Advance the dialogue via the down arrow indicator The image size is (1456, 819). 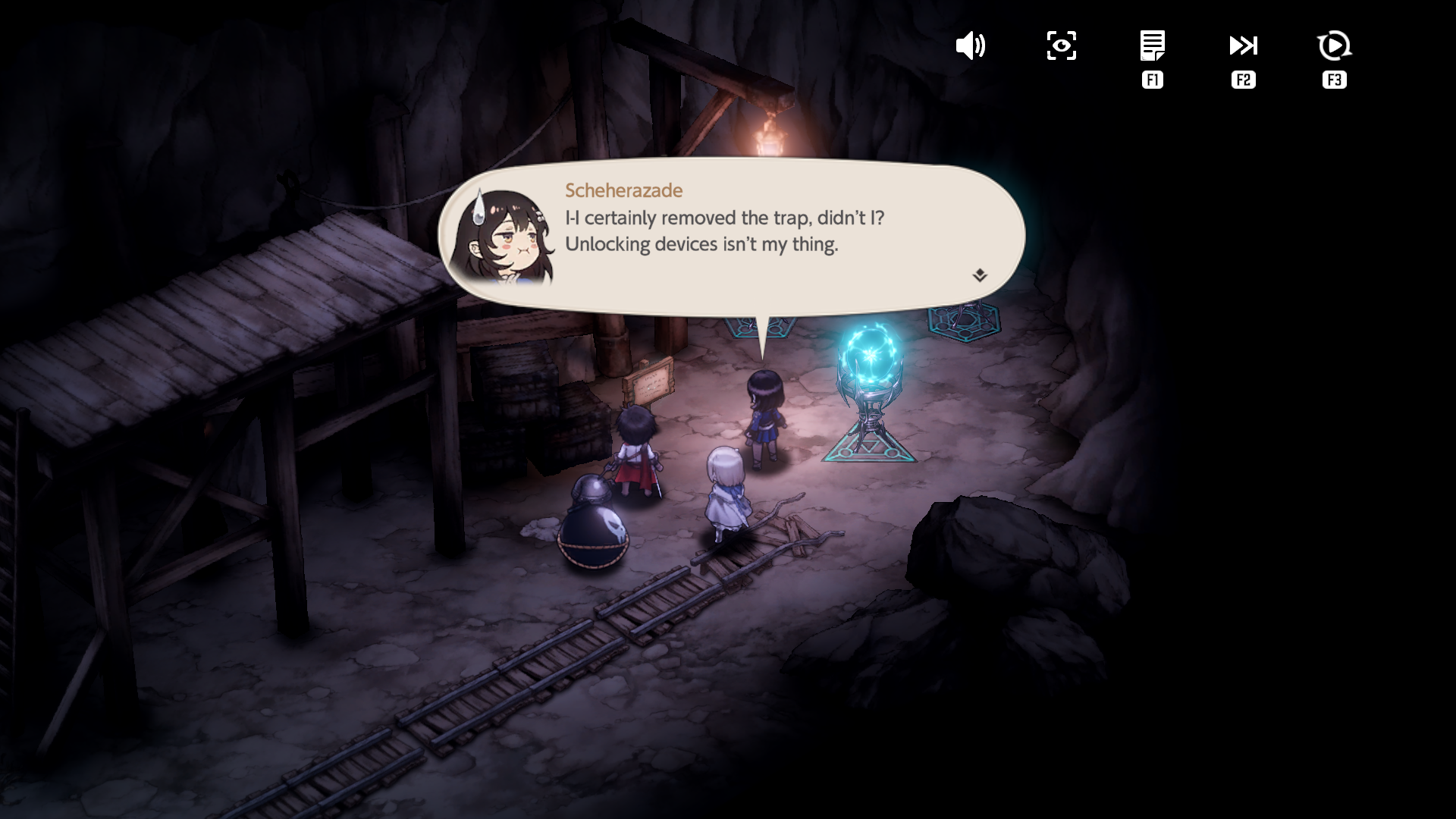980,275
